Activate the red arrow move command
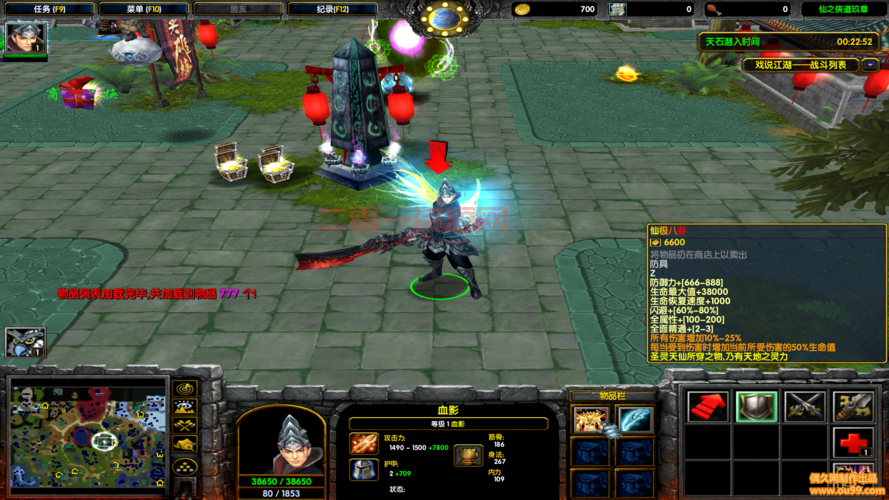Screen dimensions: 889x500 707,405
